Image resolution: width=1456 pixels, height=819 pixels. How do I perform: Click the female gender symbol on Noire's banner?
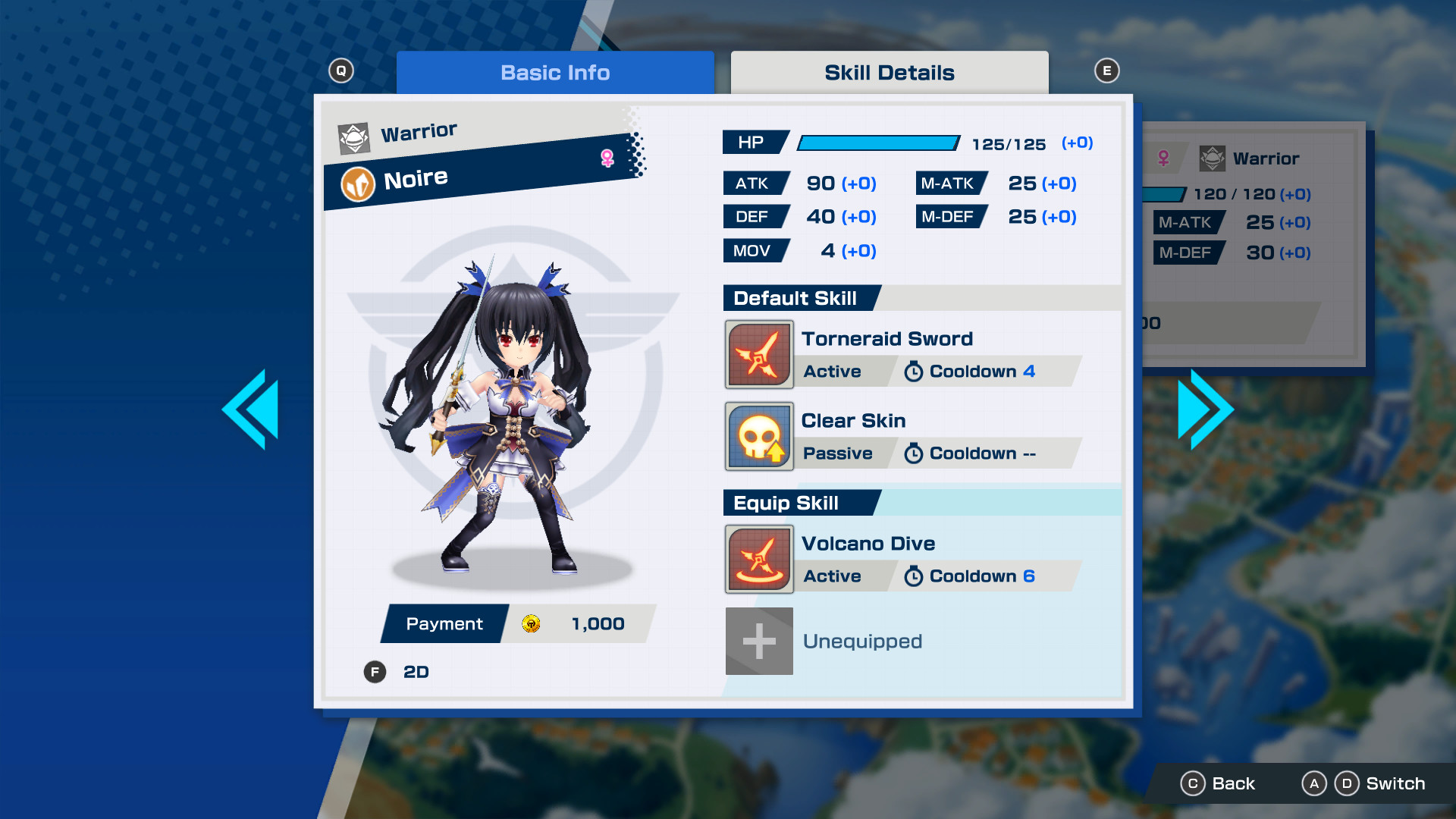(606, 157)
